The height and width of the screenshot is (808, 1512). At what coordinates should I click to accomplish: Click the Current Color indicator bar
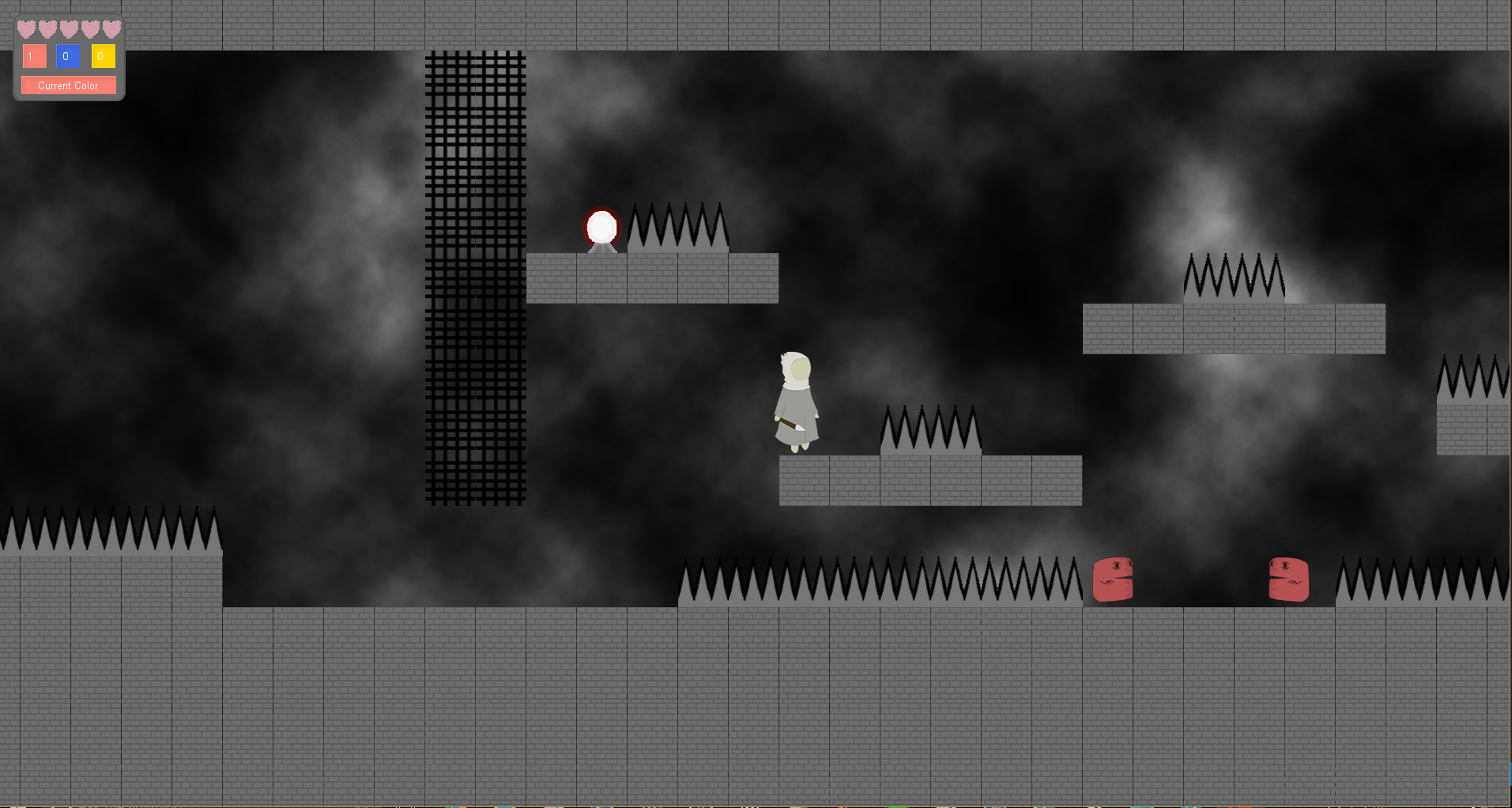[x=68, y=85]
